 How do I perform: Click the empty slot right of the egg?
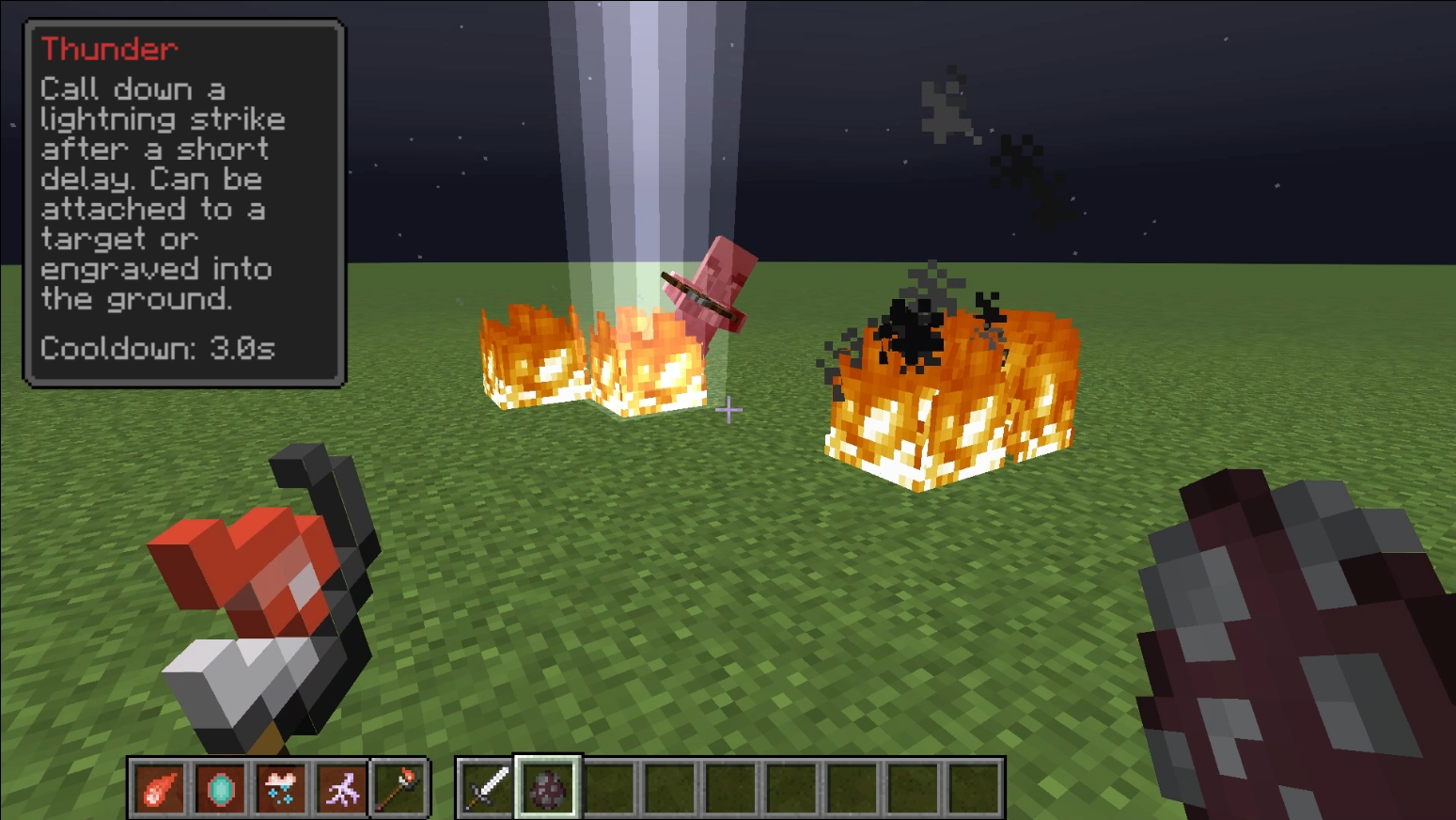click(x=610, y=788)
